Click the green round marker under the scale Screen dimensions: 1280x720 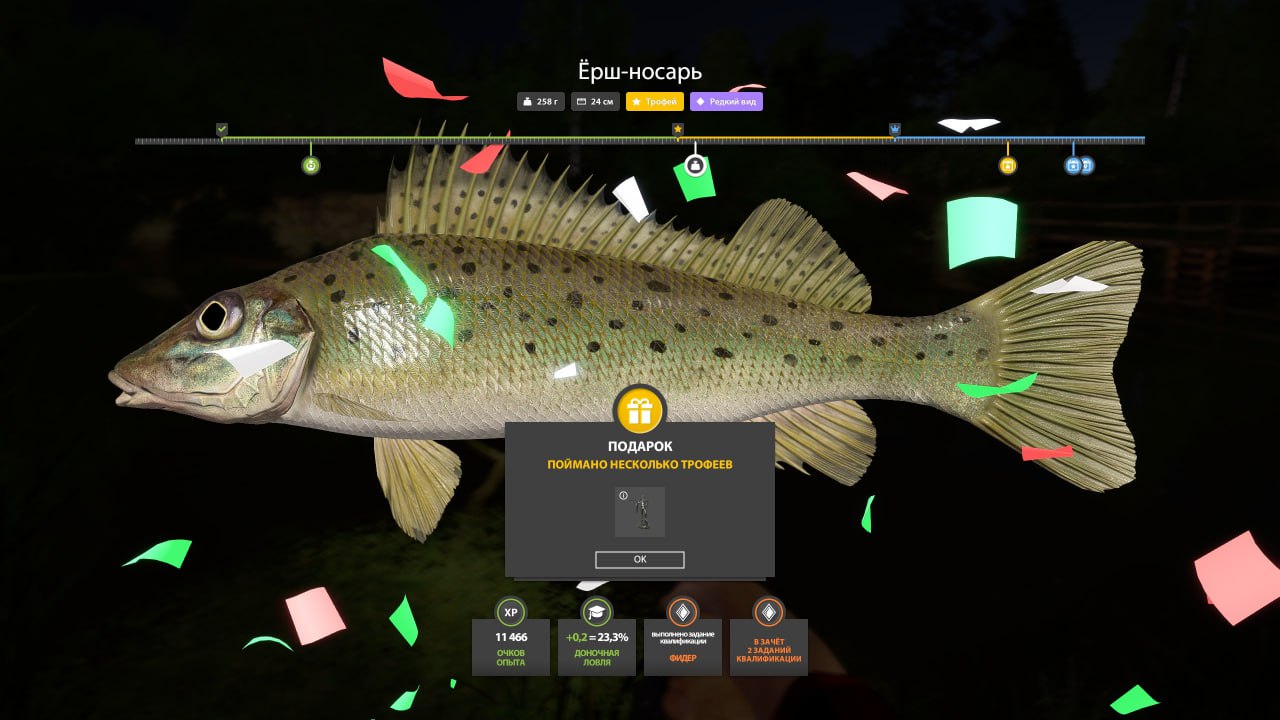311,165
